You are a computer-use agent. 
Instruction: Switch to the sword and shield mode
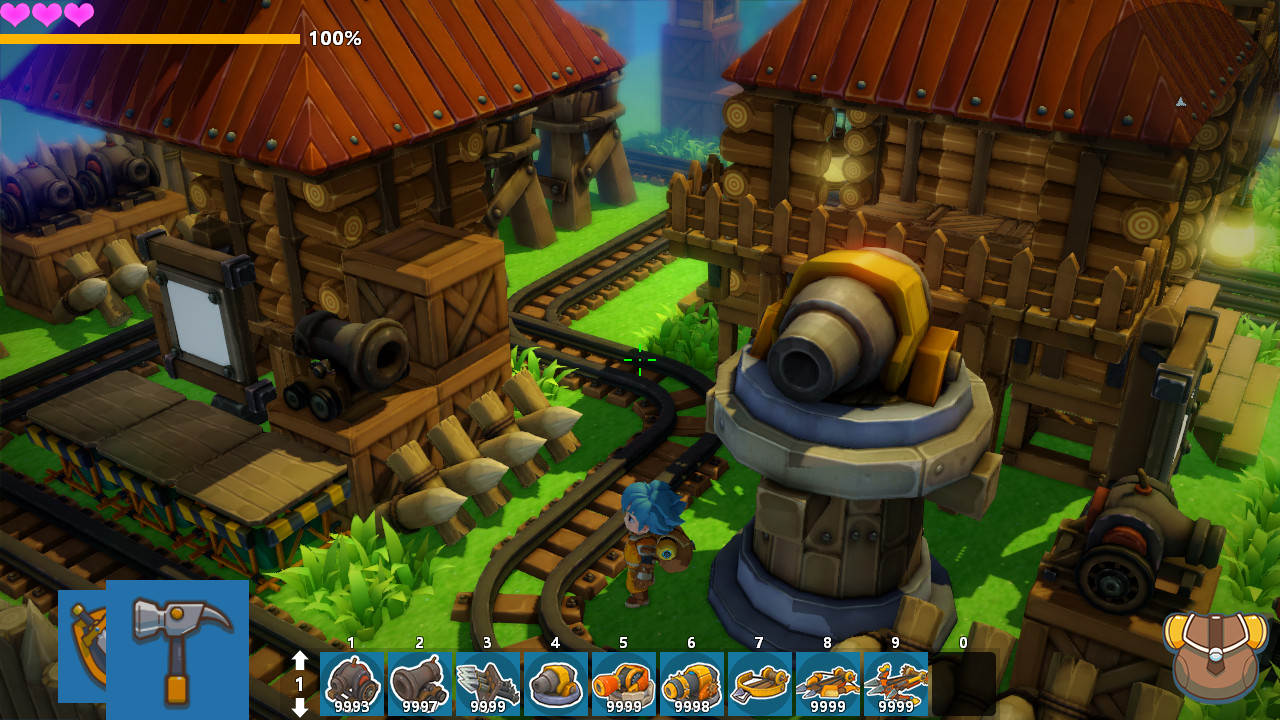coord(83,632)
